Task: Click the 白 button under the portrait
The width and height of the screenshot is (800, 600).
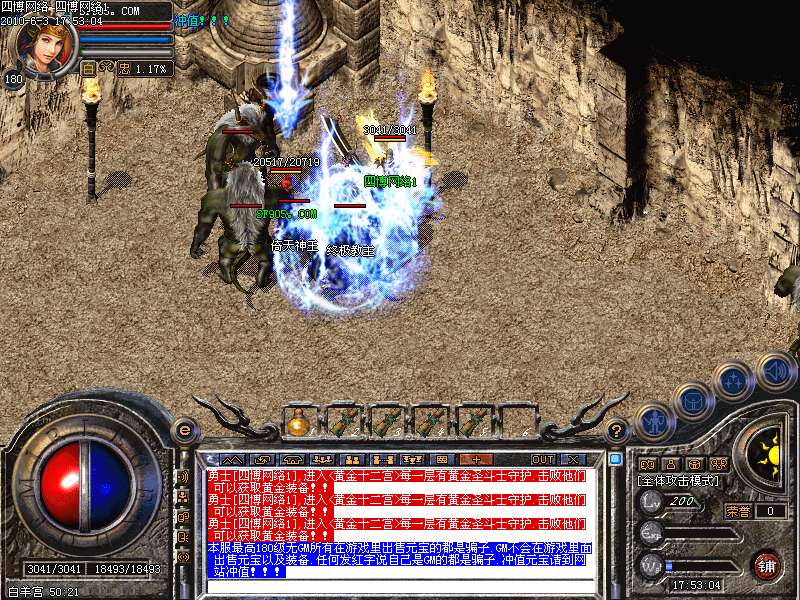Action: point(88,69)
